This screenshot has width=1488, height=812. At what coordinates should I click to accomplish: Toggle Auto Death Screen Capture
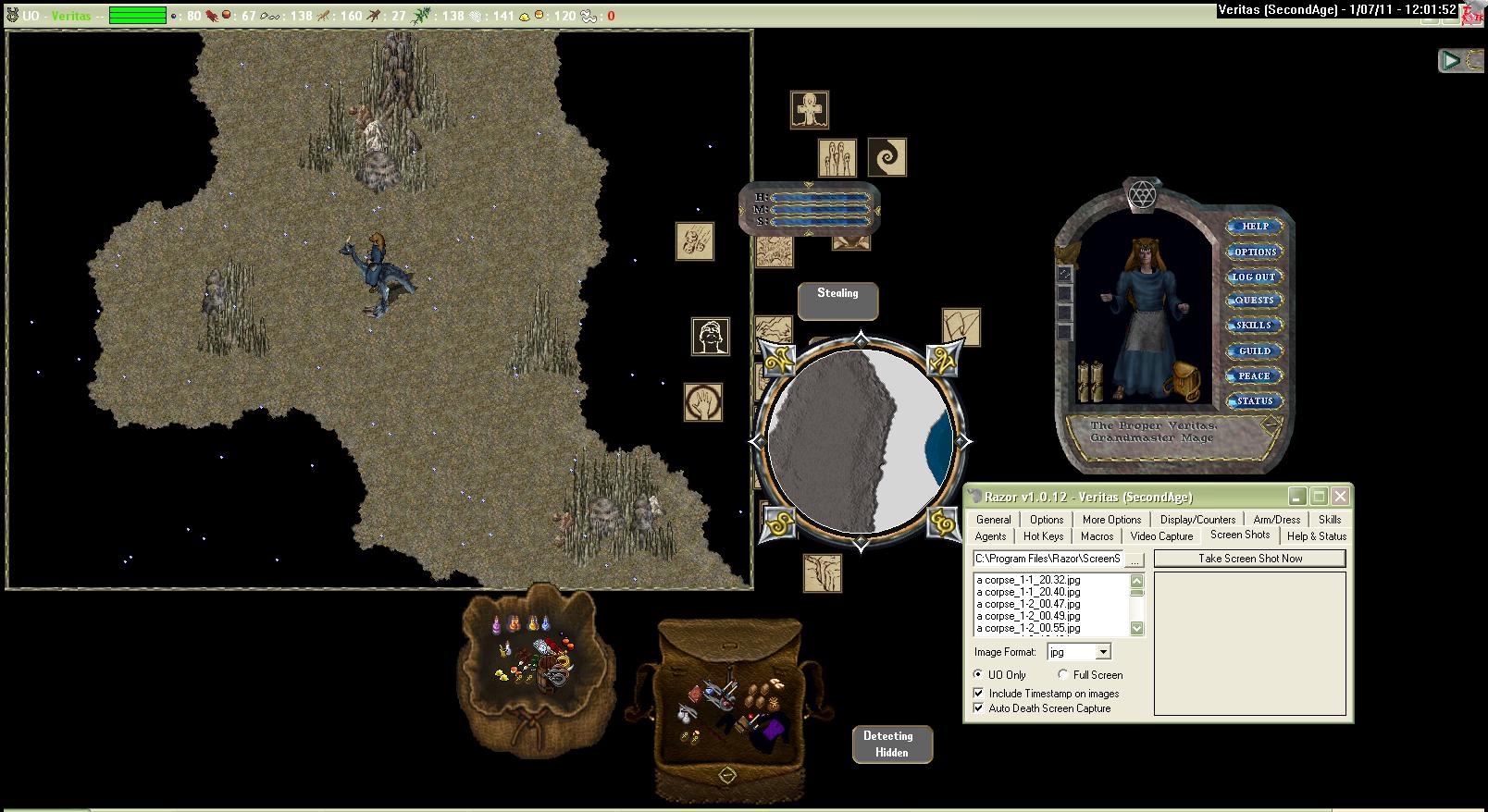(x=979, y=708)
